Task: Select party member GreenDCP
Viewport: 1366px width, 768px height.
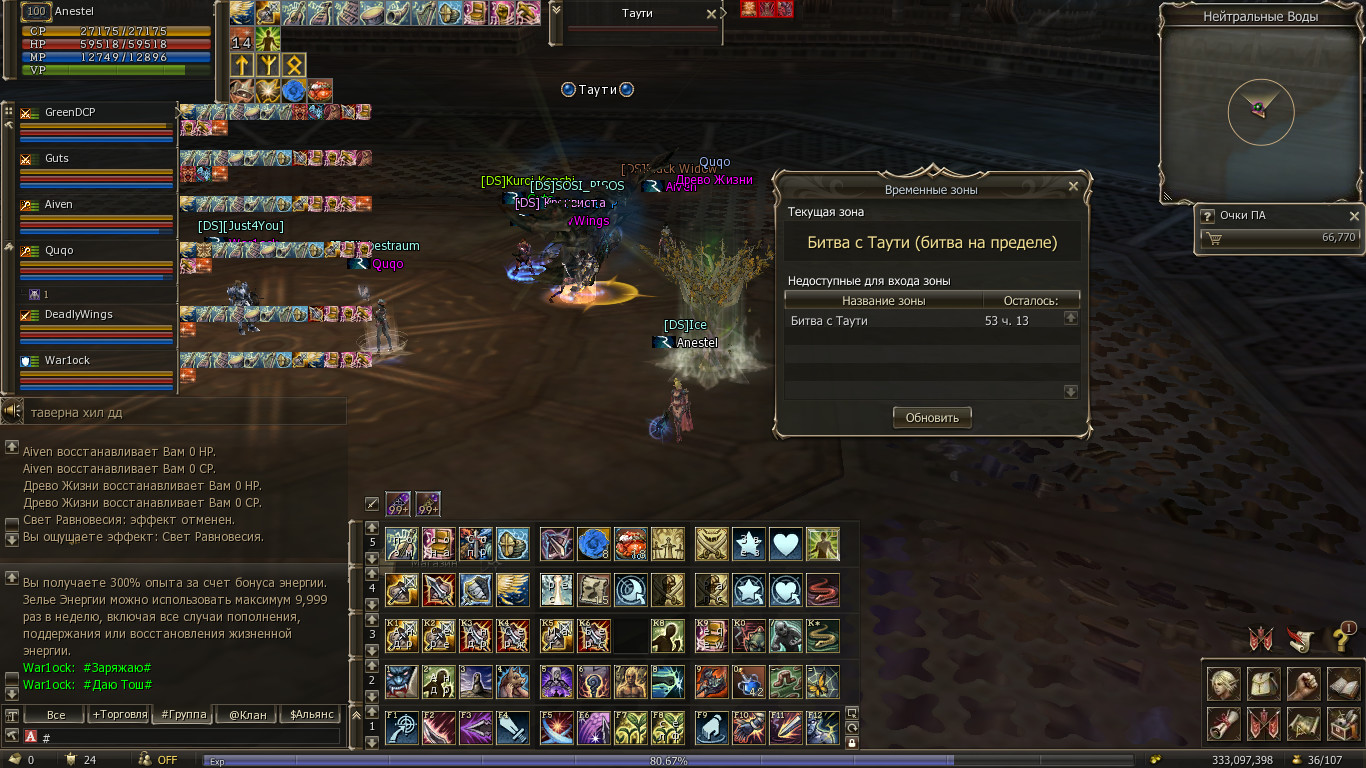Action: tap(70, 113)
